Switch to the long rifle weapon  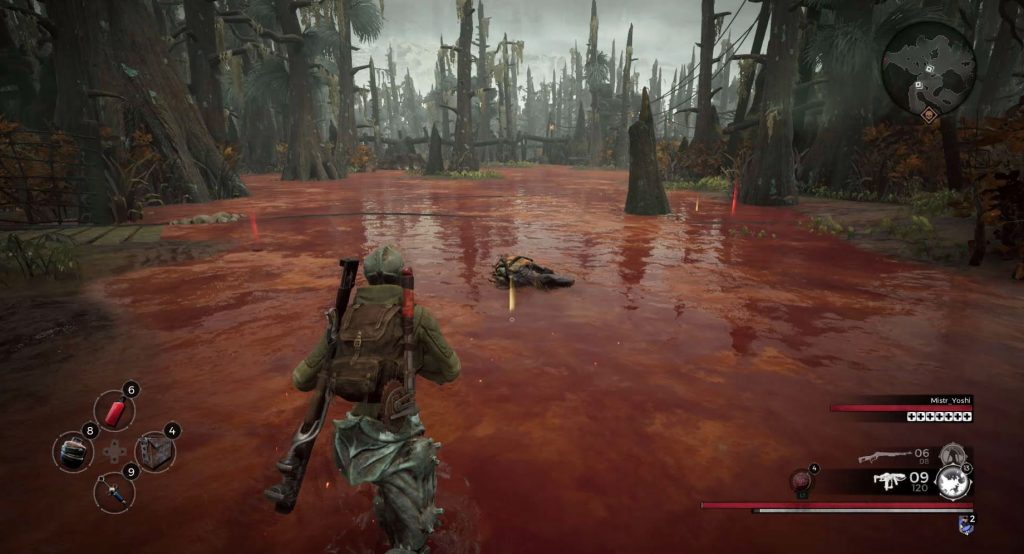883,457
